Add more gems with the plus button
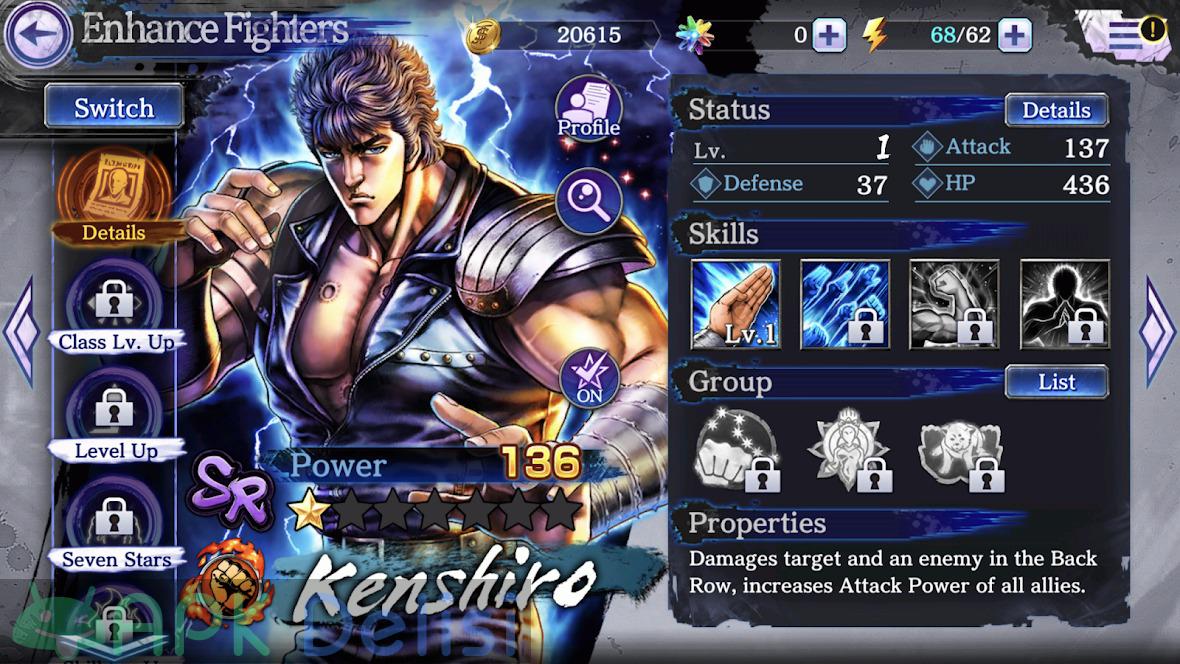This screenshot has height=664, width=1180. click(829, 35)
